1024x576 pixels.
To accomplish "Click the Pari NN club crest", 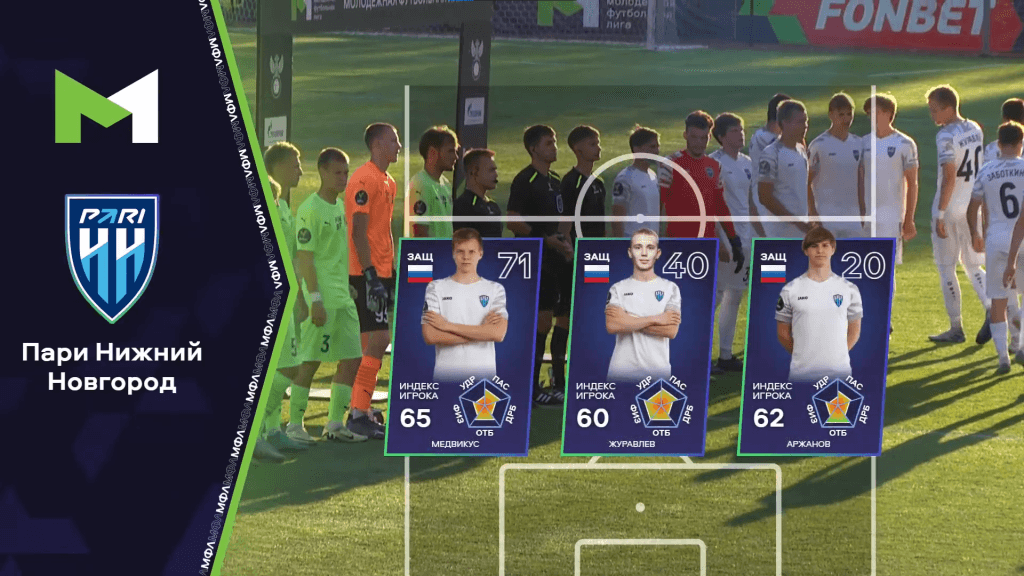I will tap(111, 257).
